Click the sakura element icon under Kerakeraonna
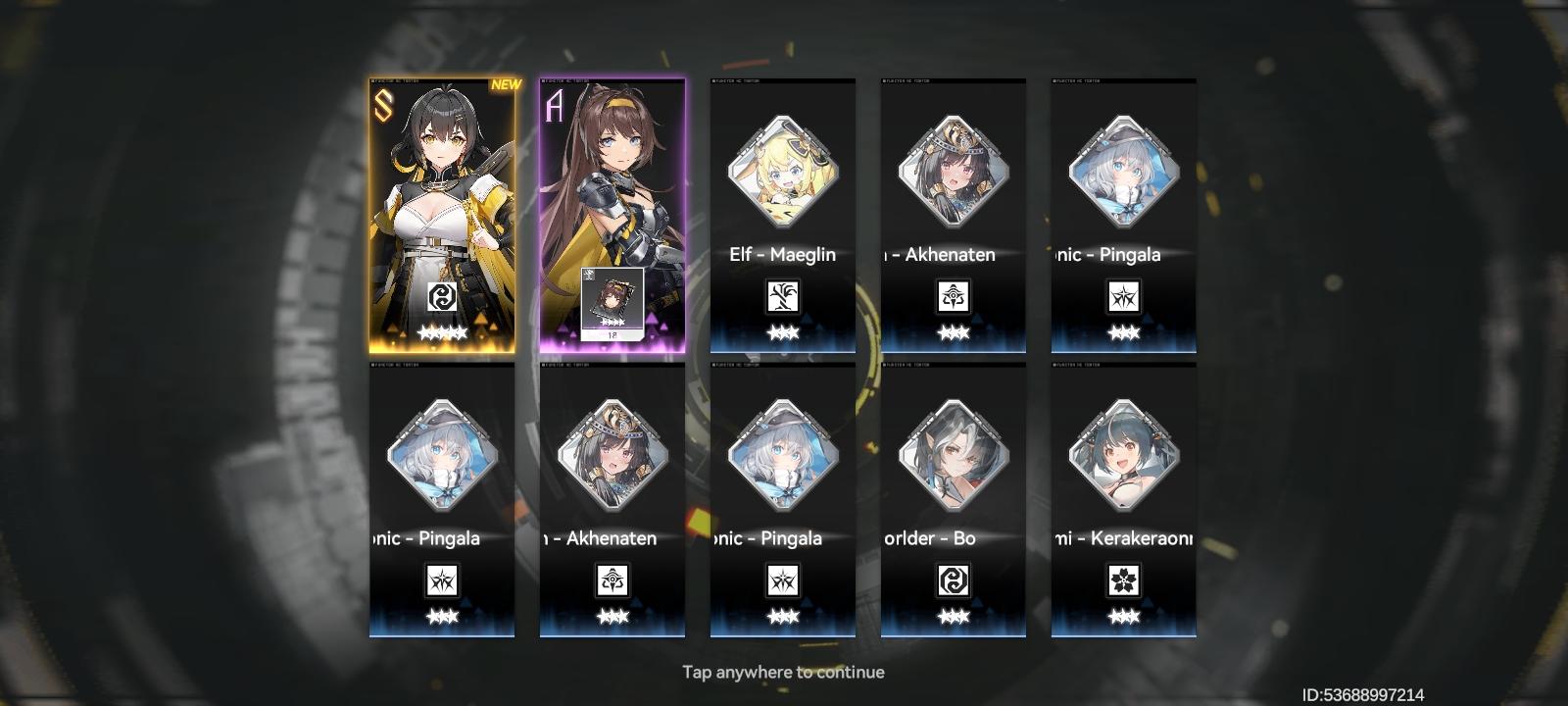Screen dimensions: 1568x706 coord(1124,580)
